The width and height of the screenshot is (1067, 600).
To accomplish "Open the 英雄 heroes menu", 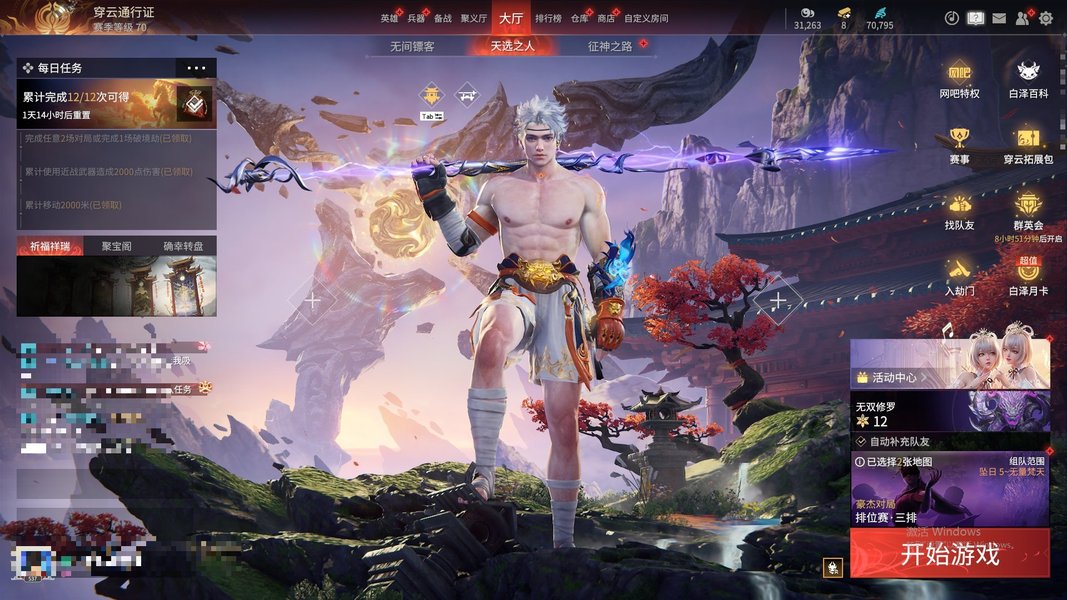I will (389, 18).
